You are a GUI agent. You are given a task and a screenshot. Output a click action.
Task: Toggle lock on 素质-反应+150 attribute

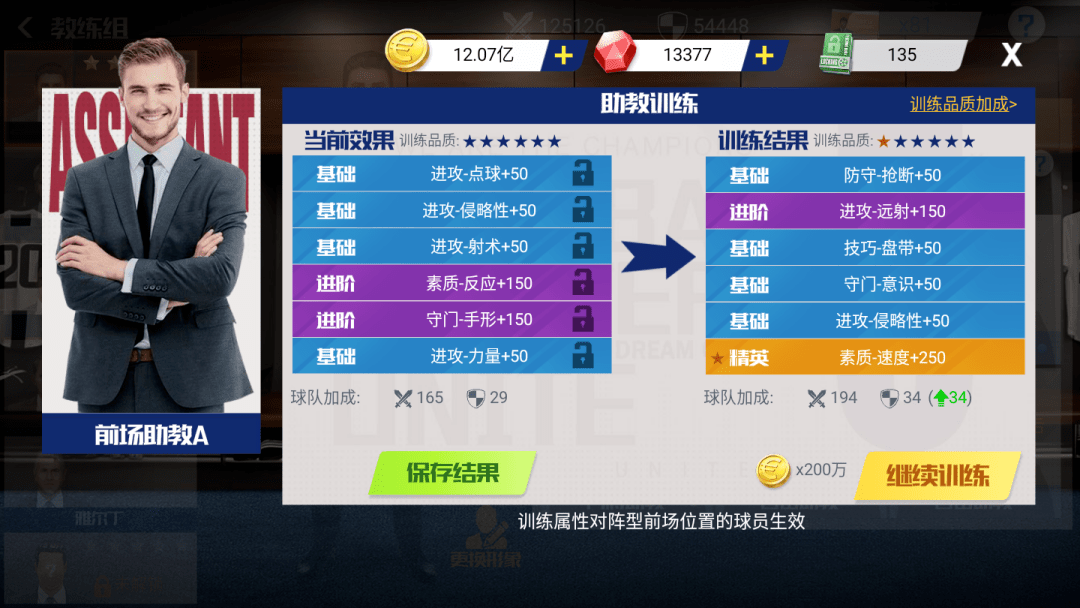click(582, 283)
